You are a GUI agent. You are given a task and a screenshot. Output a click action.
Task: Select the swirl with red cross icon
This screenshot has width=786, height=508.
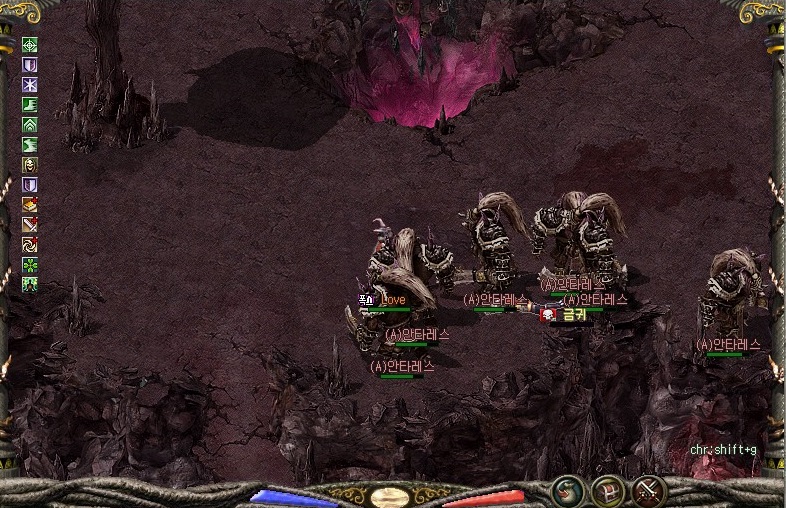coord(30,244)
